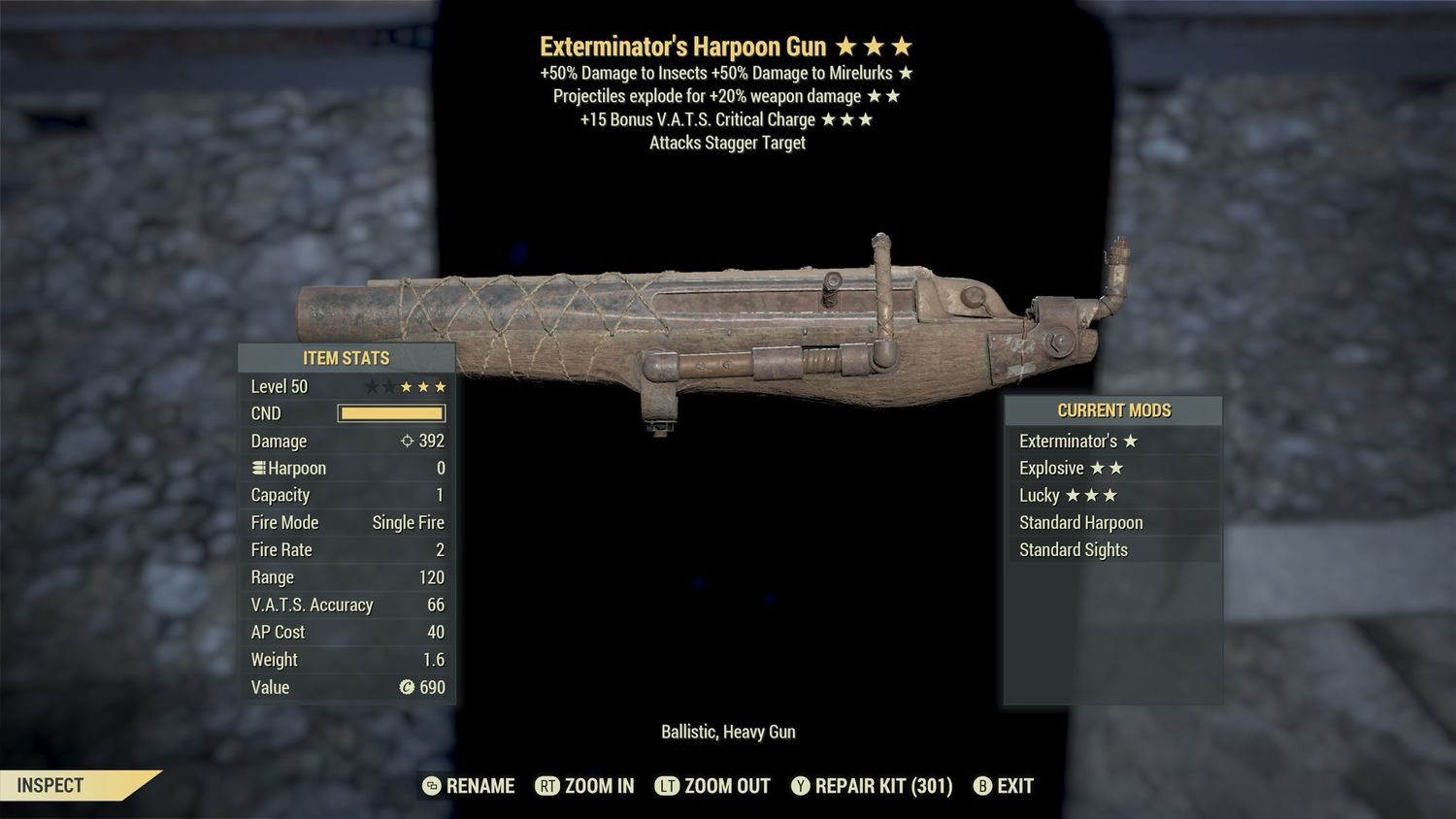
Task: Click the Y icon beside Repair Kit
Action: (801, 786)
